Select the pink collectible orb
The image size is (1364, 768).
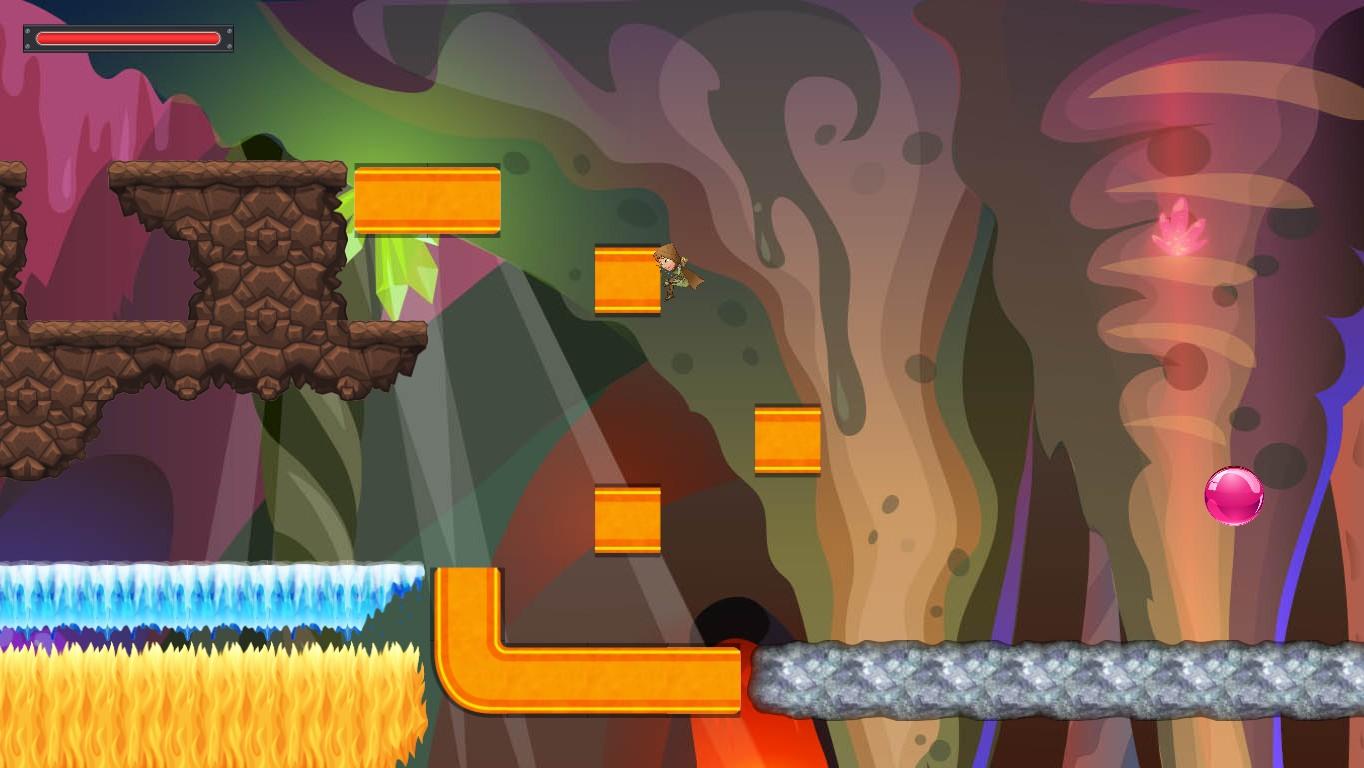click(x=1235, y=494)
